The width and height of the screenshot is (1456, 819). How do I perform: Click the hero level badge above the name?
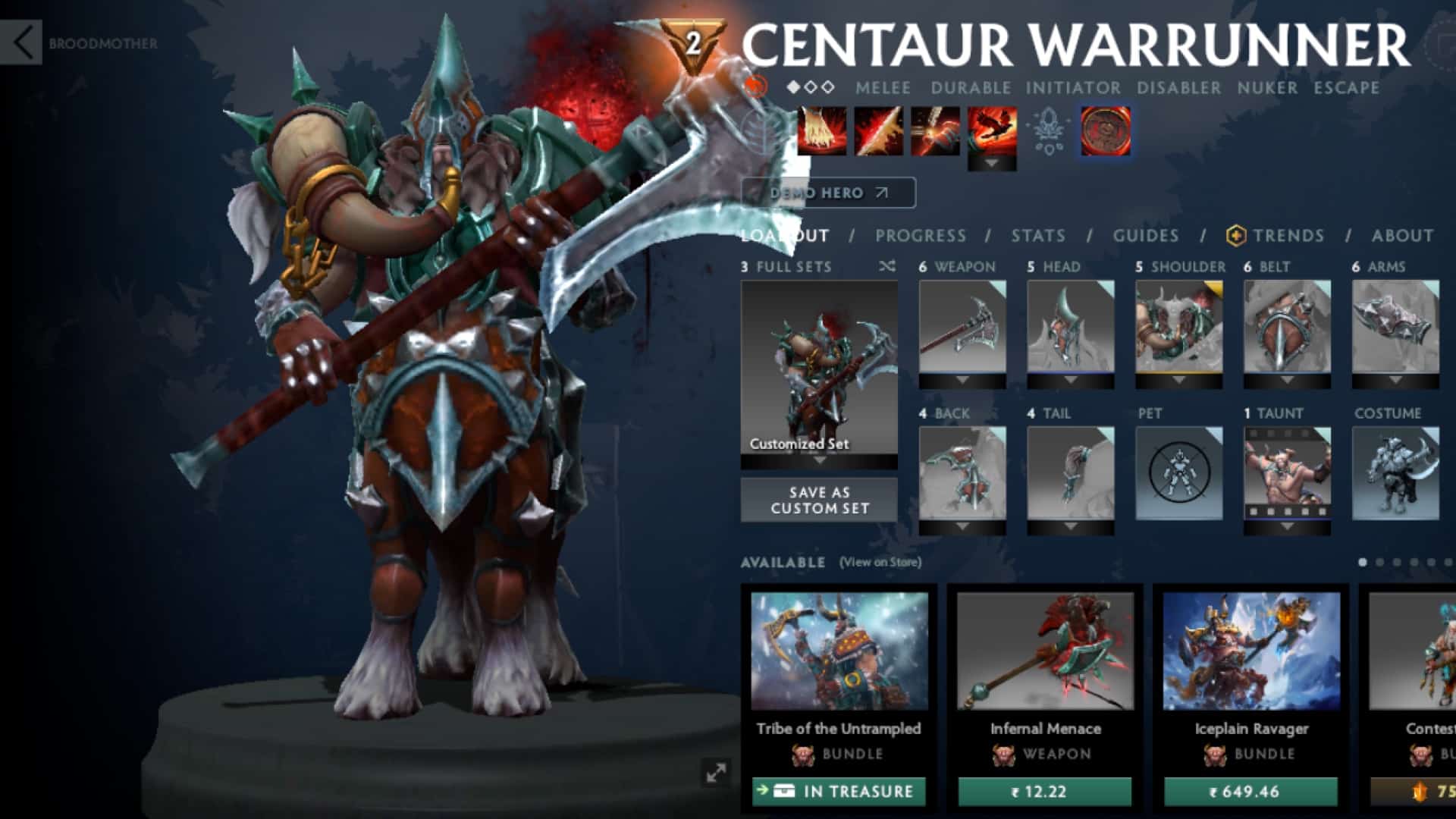pos(695,42)
